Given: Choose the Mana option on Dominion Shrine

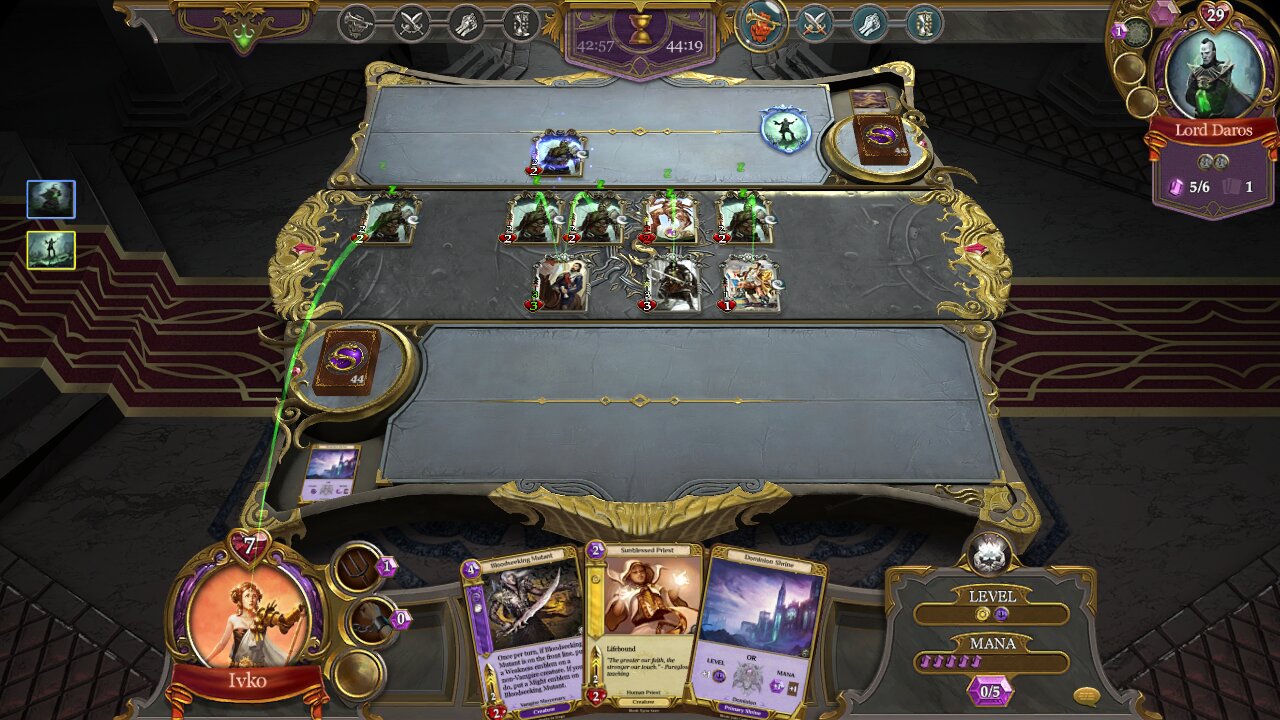Looking at the screenshot, I should [786, 678].
